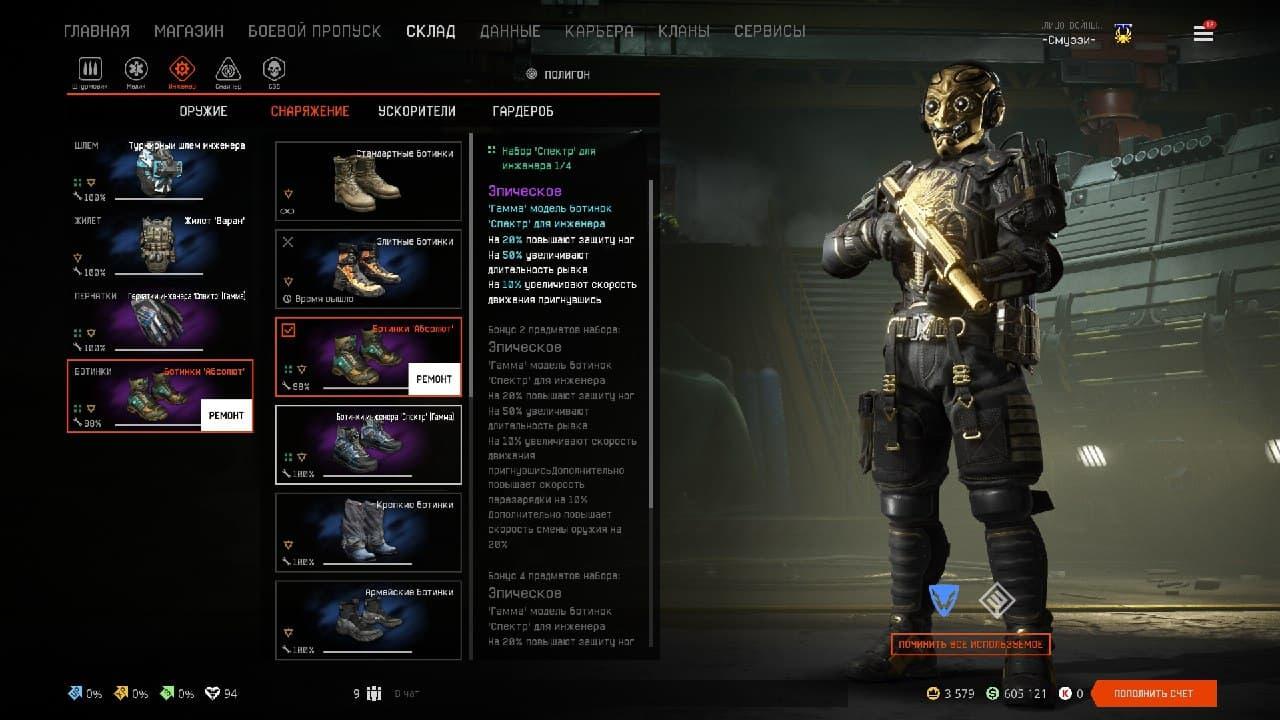Pick the Крепкие ботинки item

(368, 532)
